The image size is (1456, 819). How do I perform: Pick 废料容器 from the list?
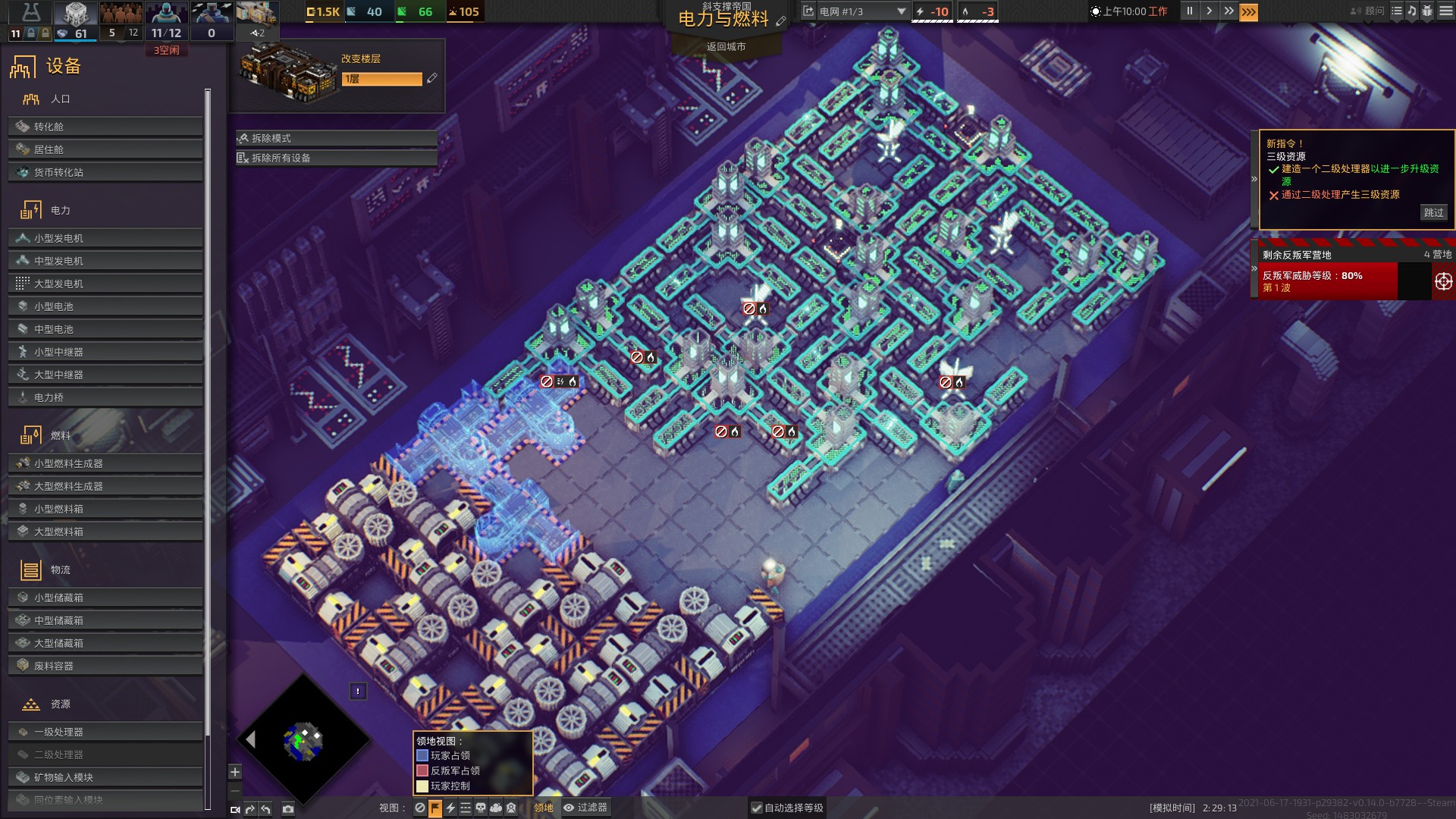click(x=105, y=666)
